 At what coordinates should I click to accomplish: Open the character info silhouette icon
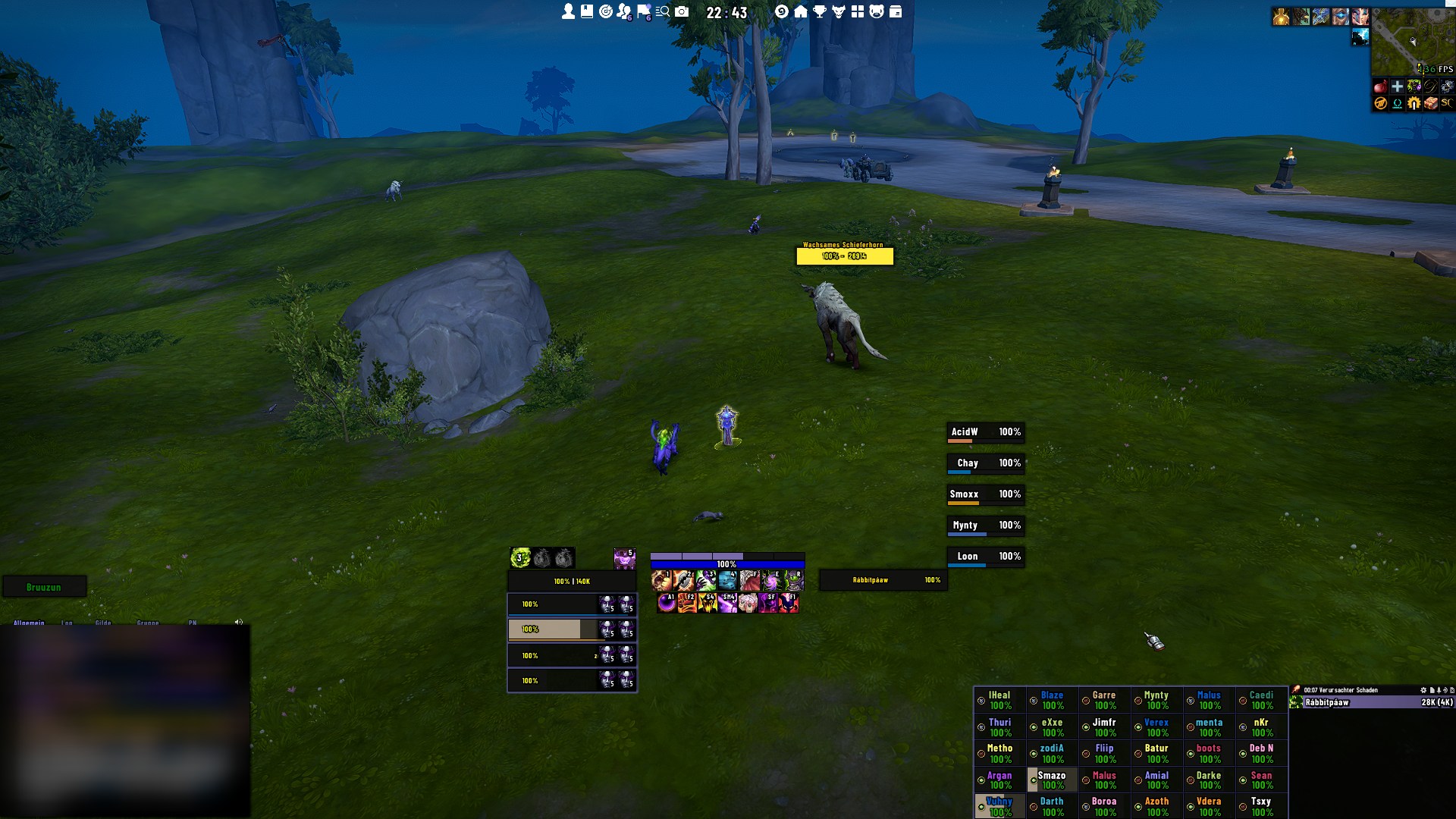tap(568, 11)
